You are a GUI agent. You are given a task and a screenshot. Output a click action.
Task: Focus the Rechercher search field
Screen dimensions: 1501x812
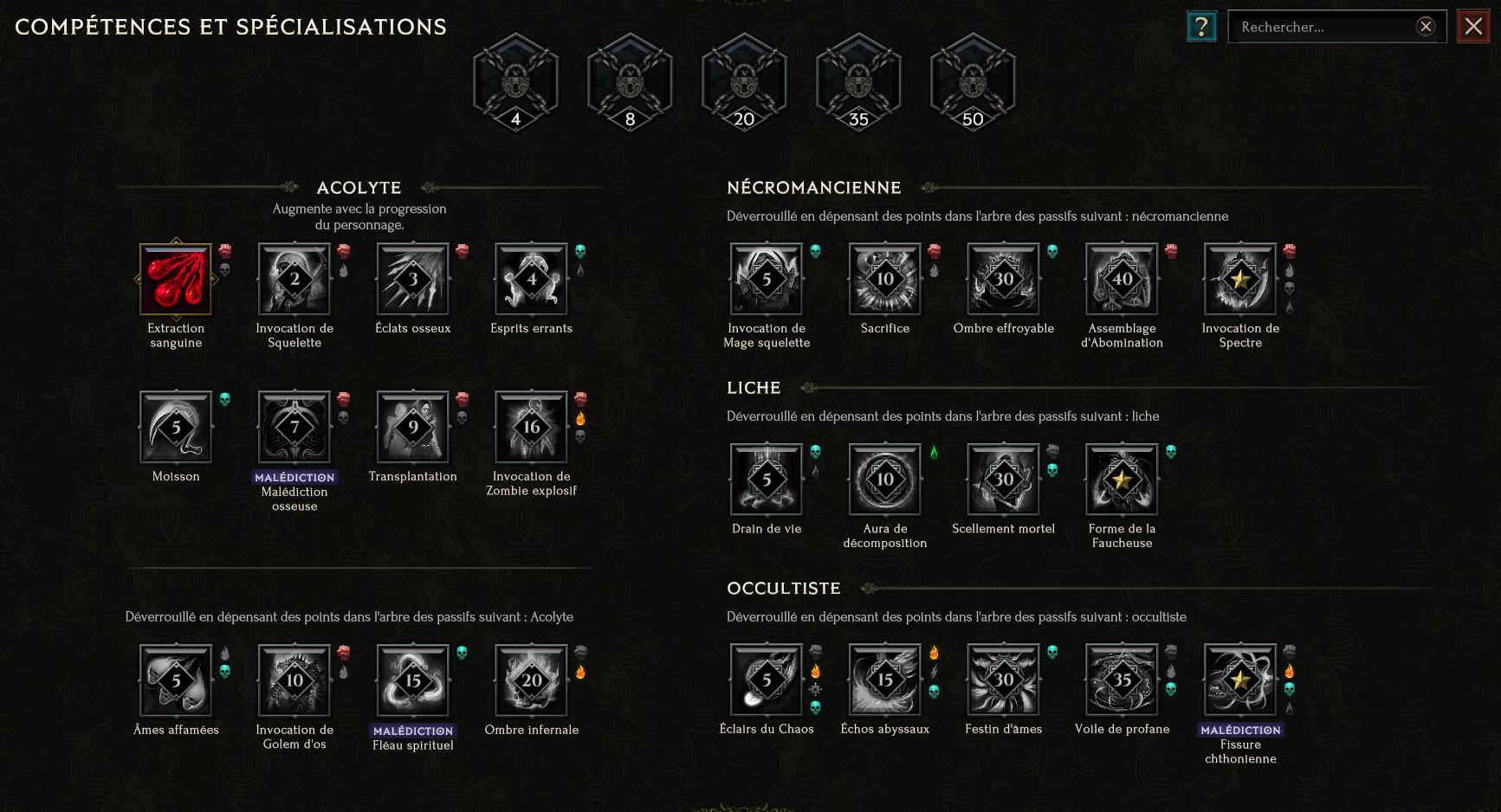[1325, 27]
